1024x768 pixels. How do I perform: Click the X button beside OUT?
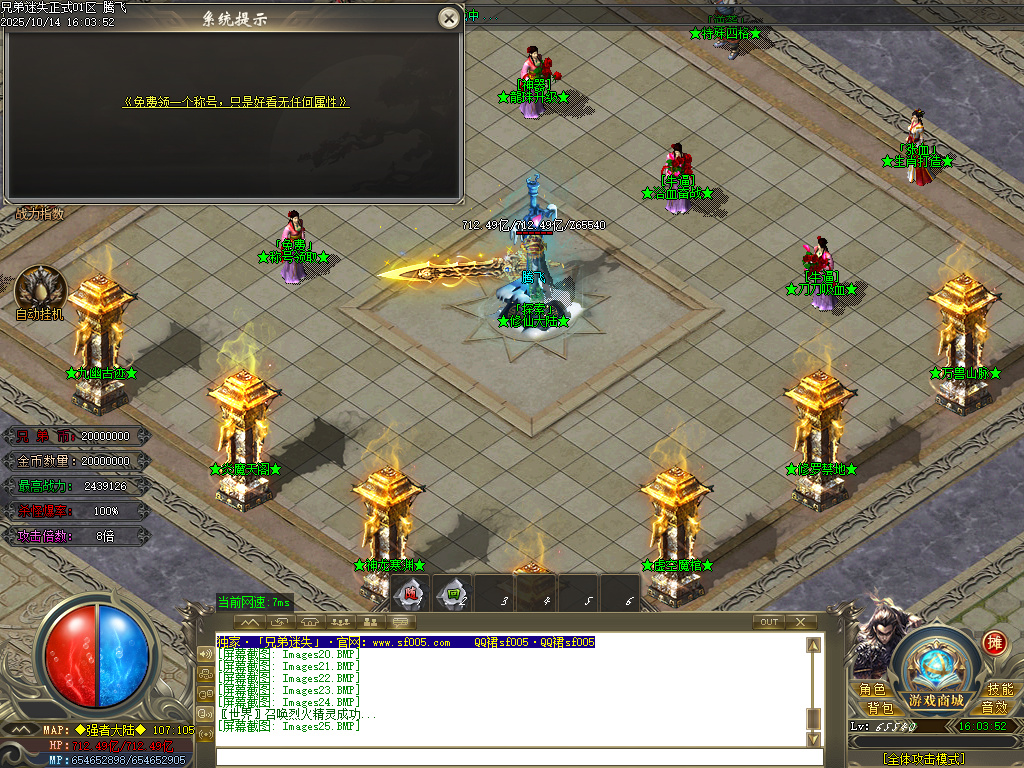[x=800, y=622]
